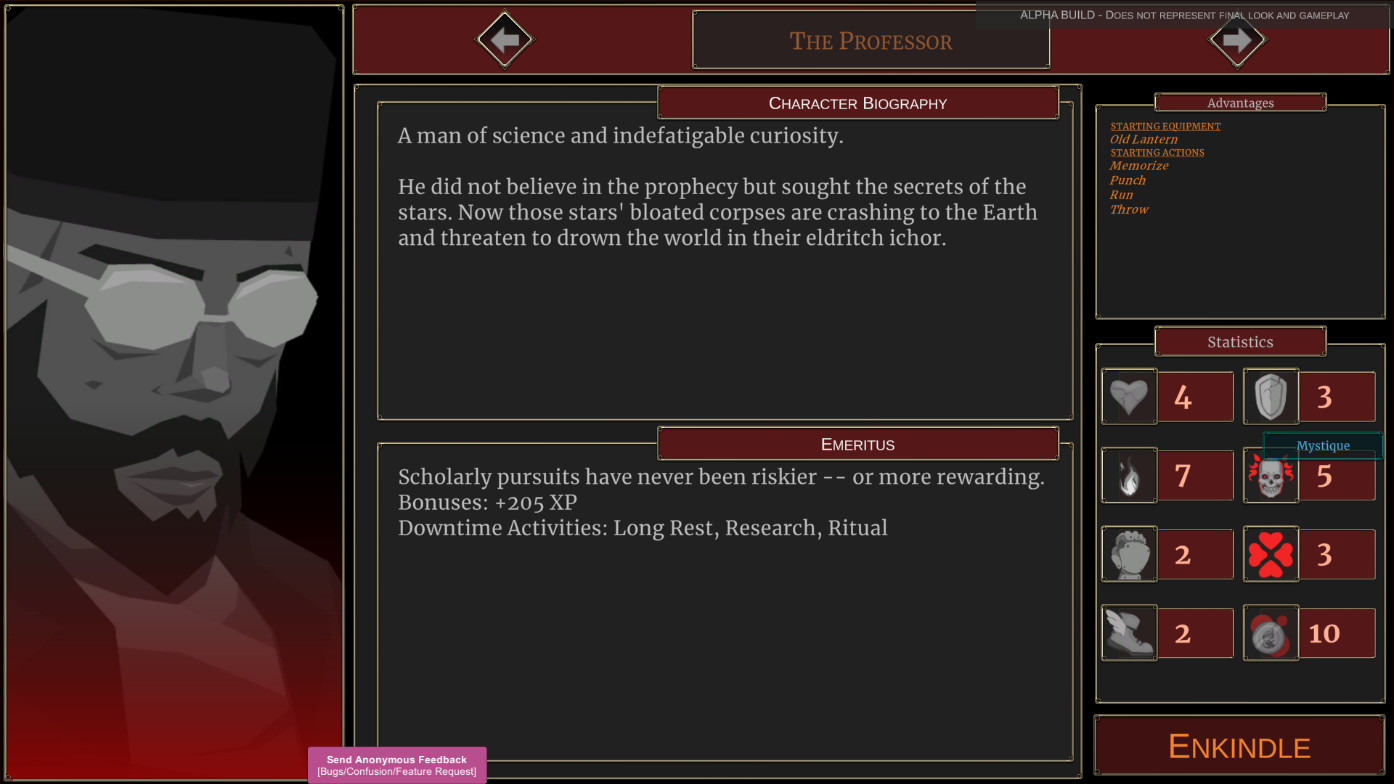This screenshot has width=1394, height=784.
Task: Select the gauntlet strength stat icon
Action: pos(1128,554)
